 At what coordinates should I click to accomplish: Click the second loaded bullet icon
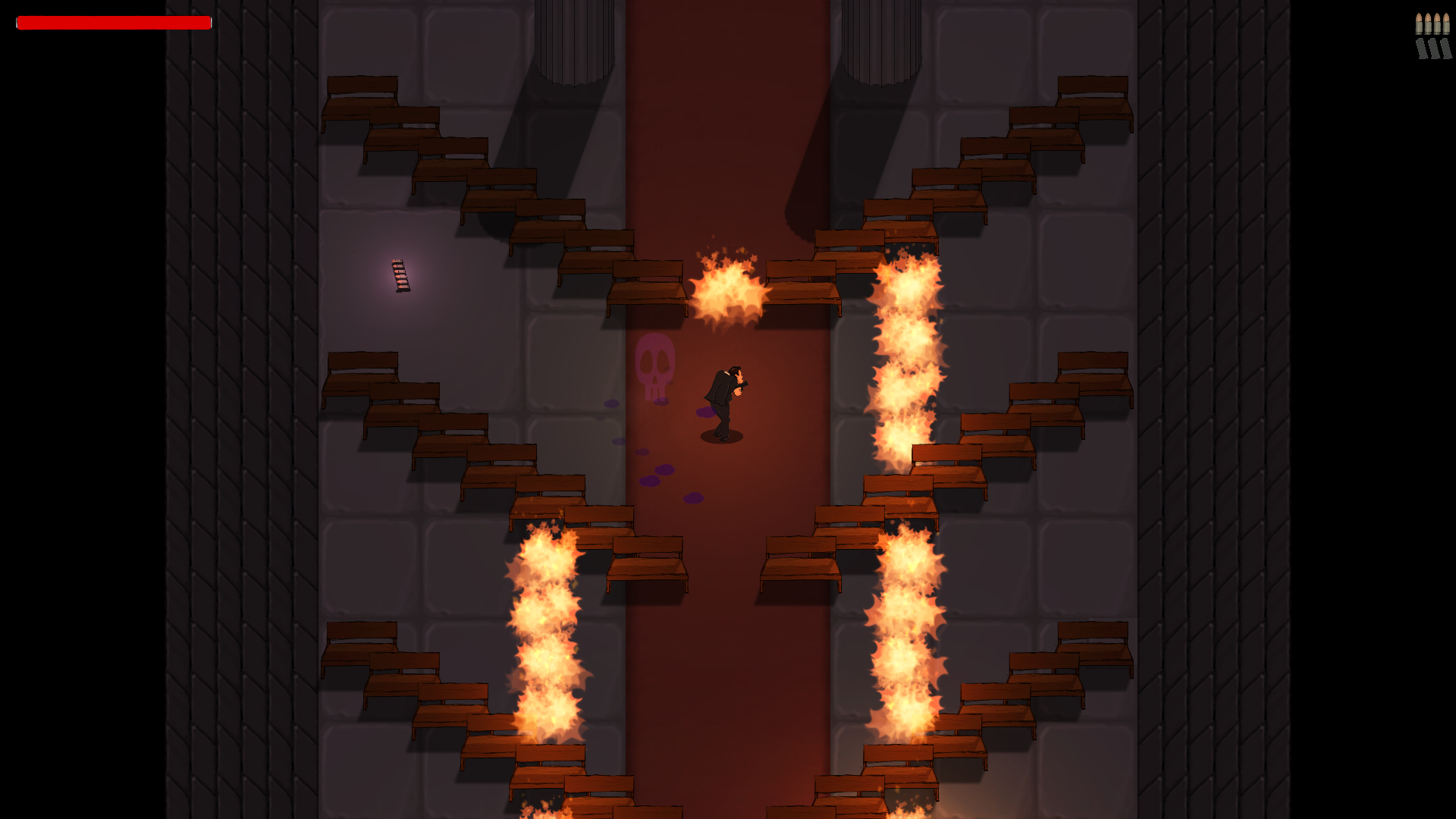1428,23
